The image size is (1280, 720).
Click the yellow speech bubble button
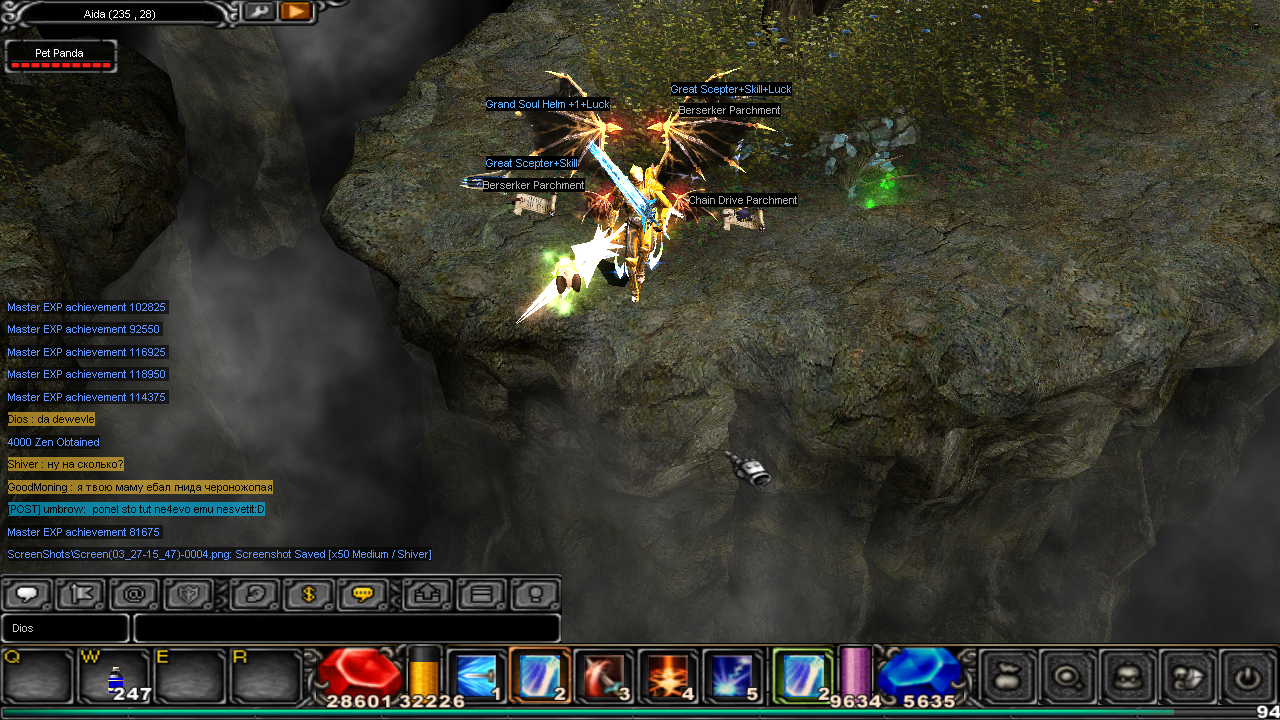[363, 594]
